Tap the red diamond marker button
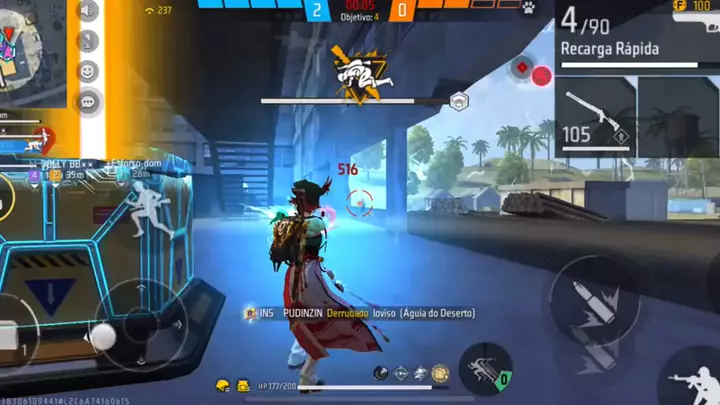720x405 pixels. 520,68
